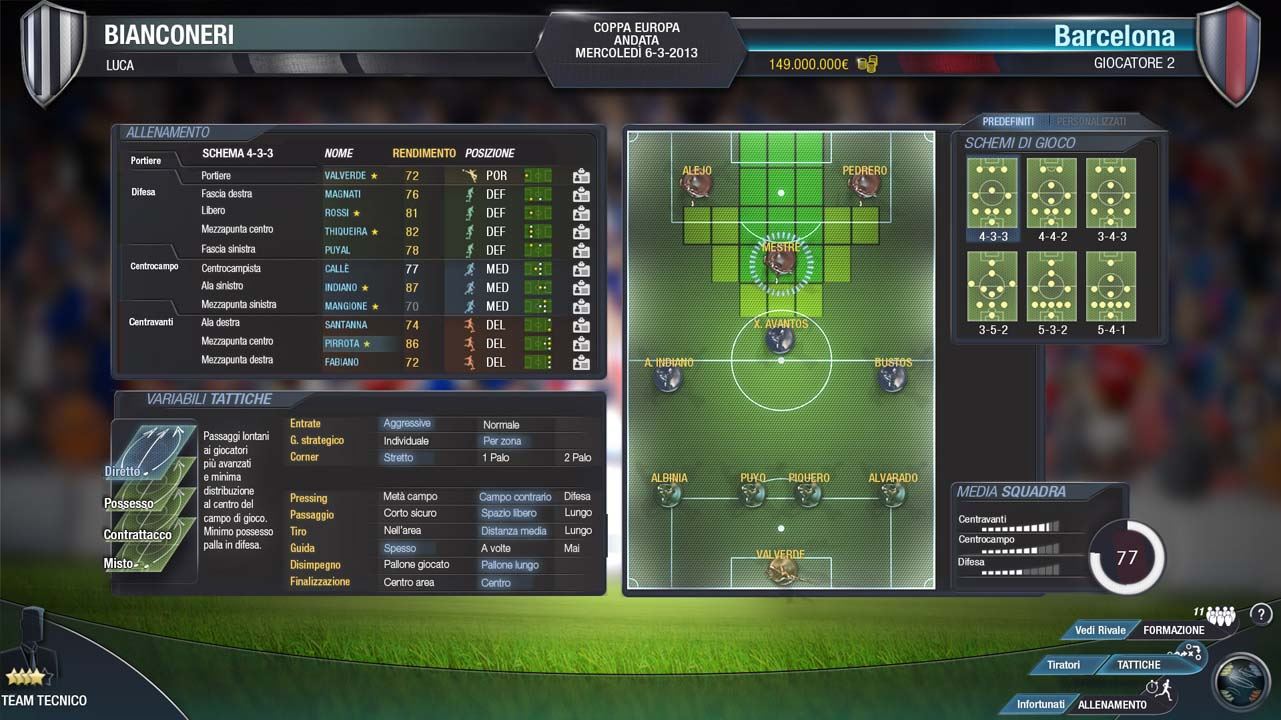
Task: Show the Tattiche screen
Action: tap(1139, 665)
